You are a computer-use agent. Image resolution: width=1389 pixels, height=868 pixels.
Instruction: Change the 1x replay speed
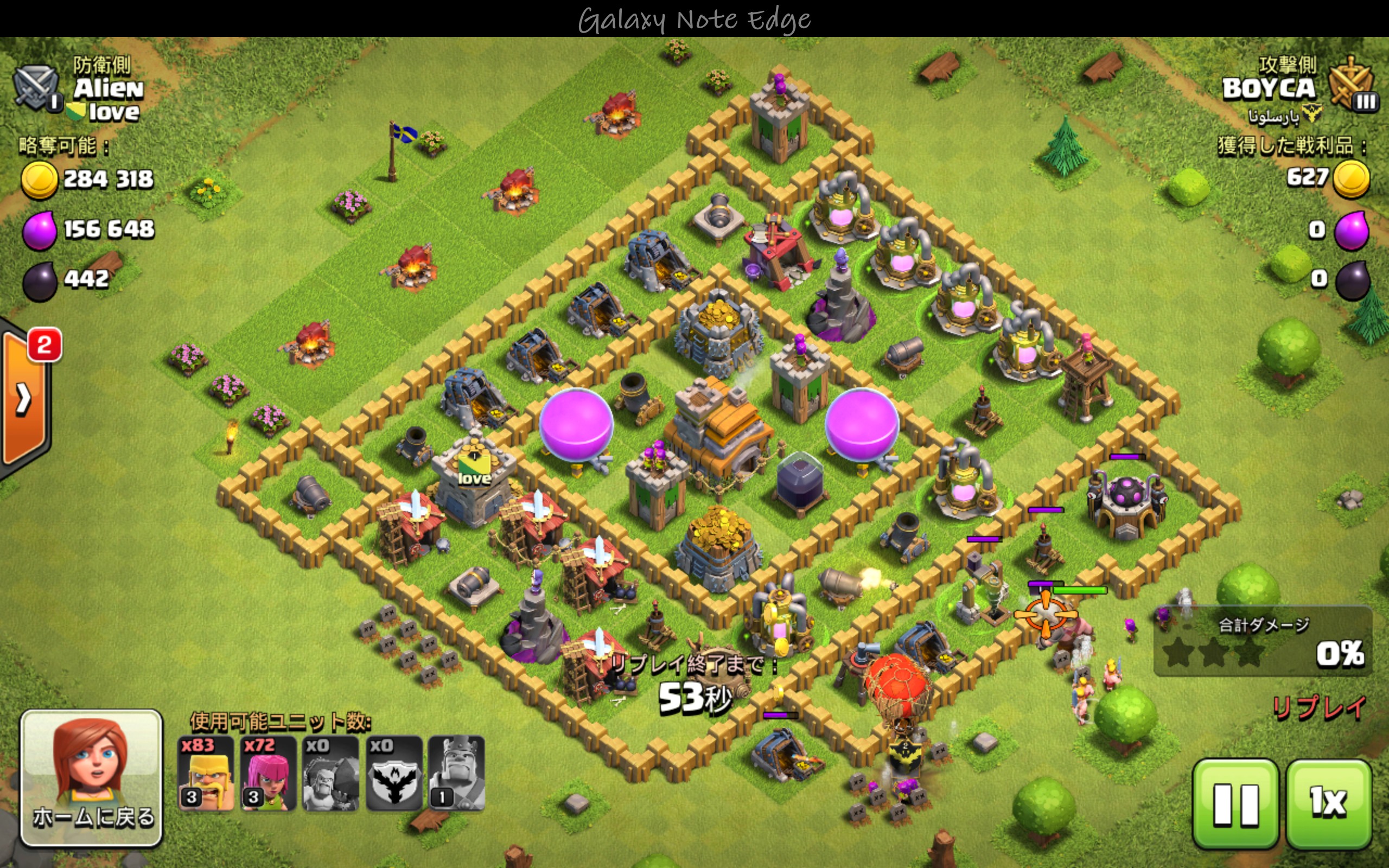click(x=1328, y=803)
